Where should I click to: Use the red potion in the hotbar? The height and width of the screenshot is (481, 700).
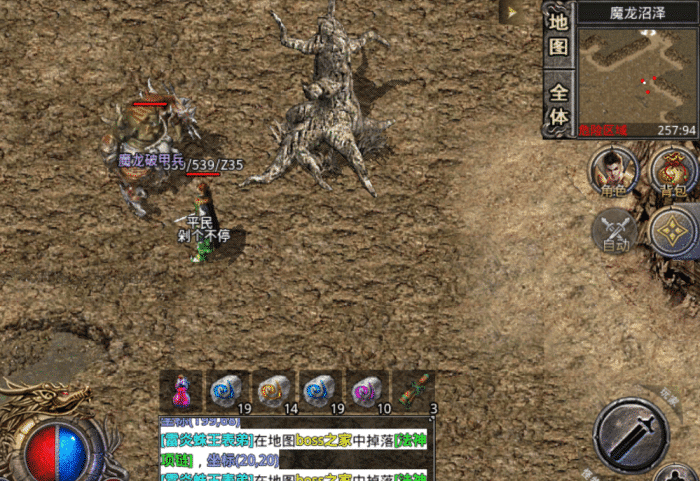[182, 390]
